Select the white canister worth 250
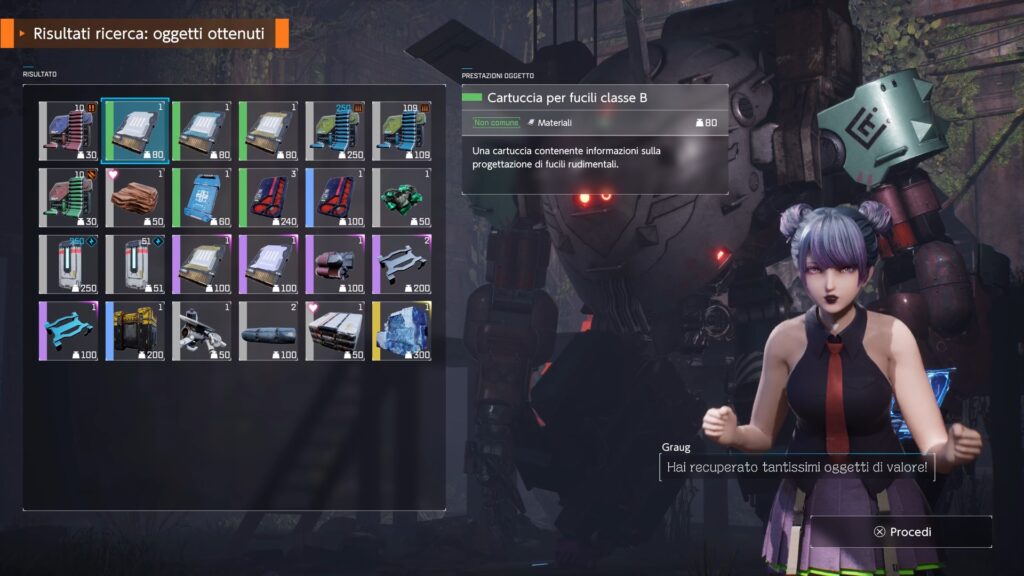The height and width of the screenshot is (576, 1024). tap(69, 264)
